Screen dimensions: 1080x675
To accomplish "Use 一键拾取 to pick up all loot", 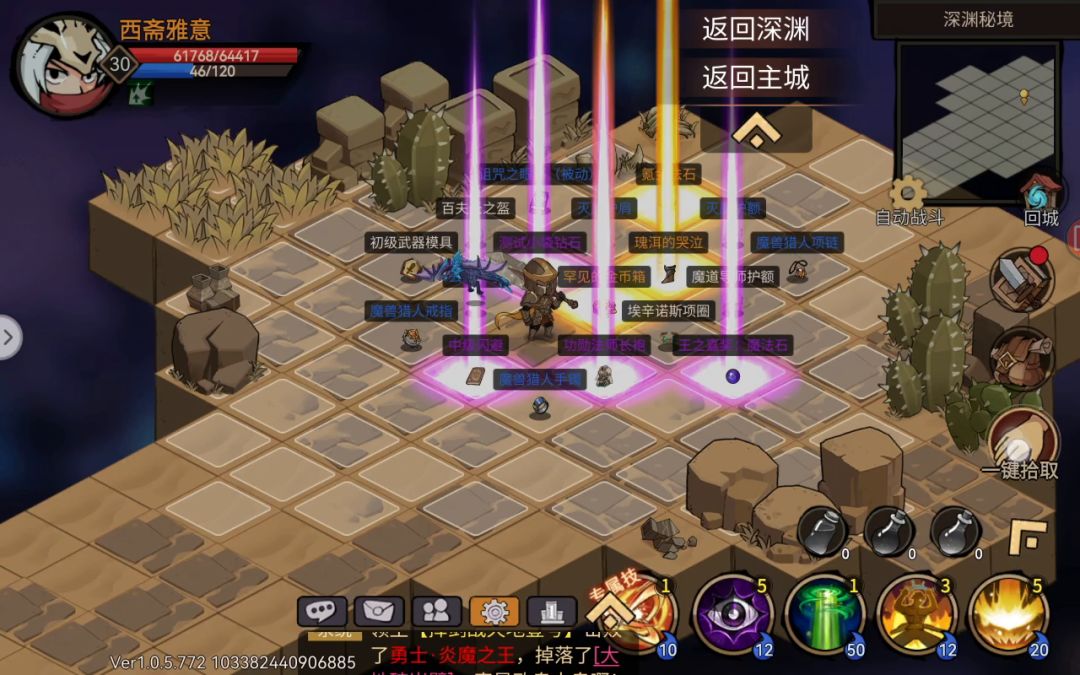I will coord(1021,441).
